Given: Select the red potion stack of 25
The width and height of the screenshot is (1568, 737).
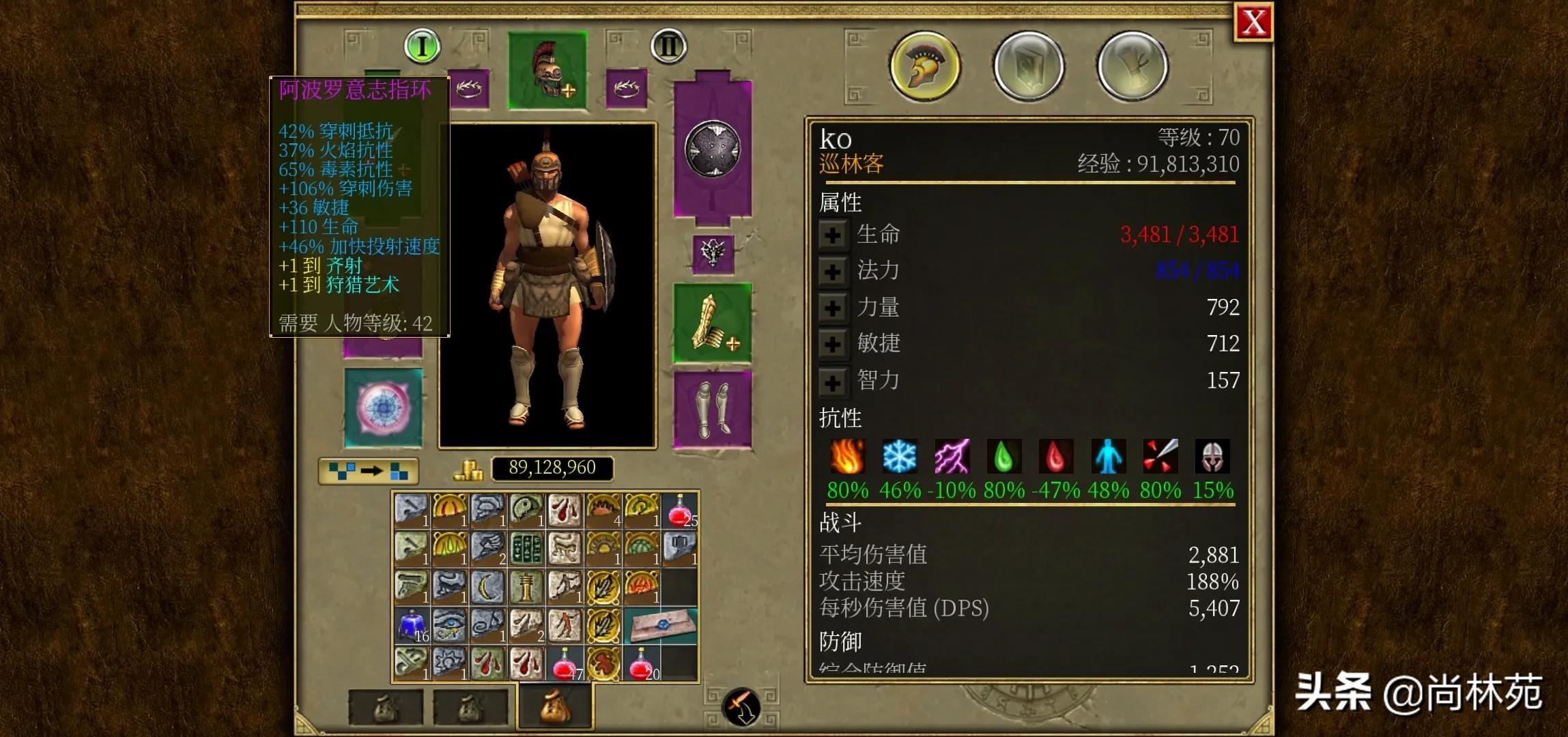Looking at the screenshot, I should pos(679,510).
